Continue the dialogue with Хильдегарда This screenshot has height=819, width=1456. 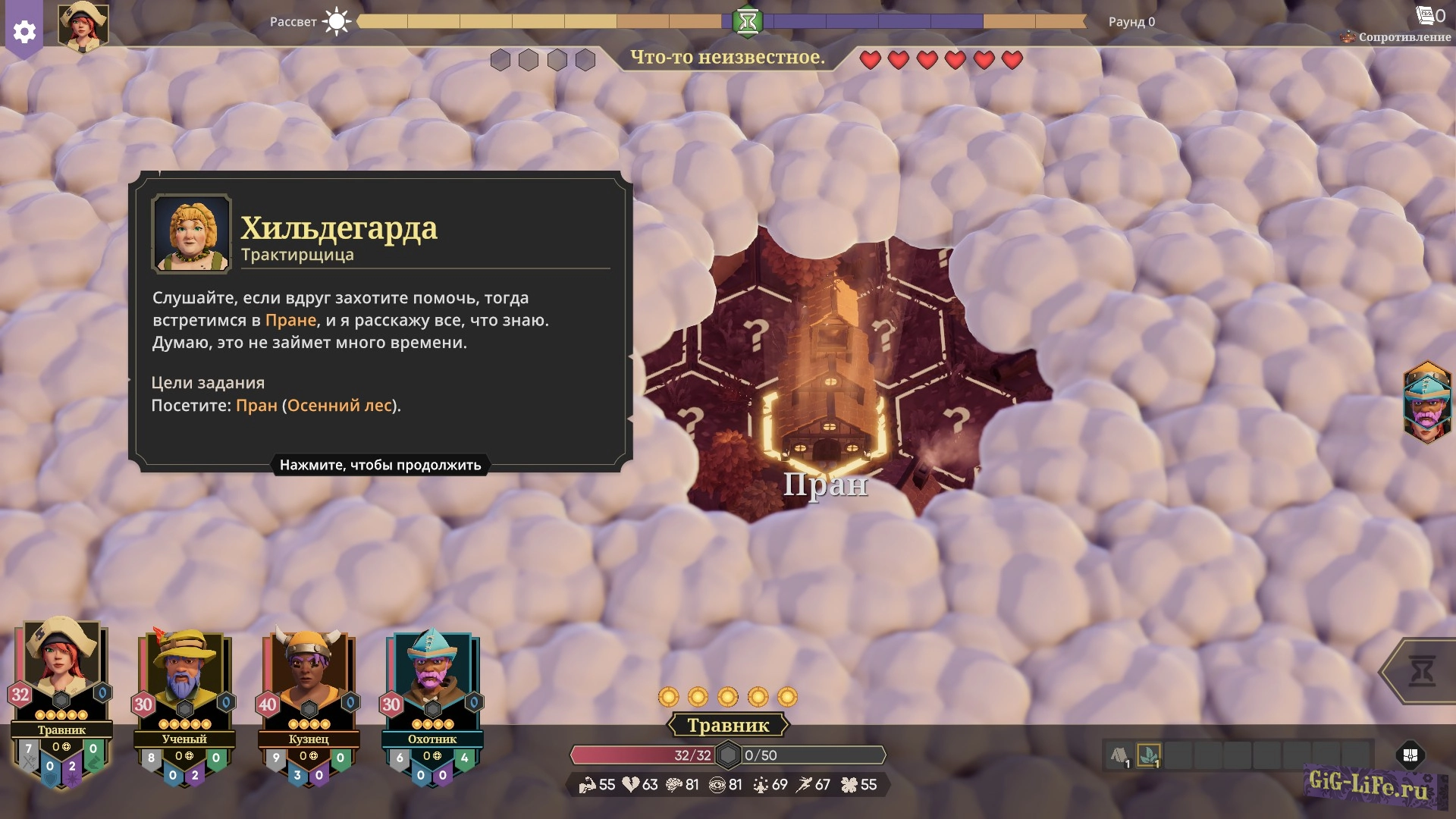coord(380,465)
